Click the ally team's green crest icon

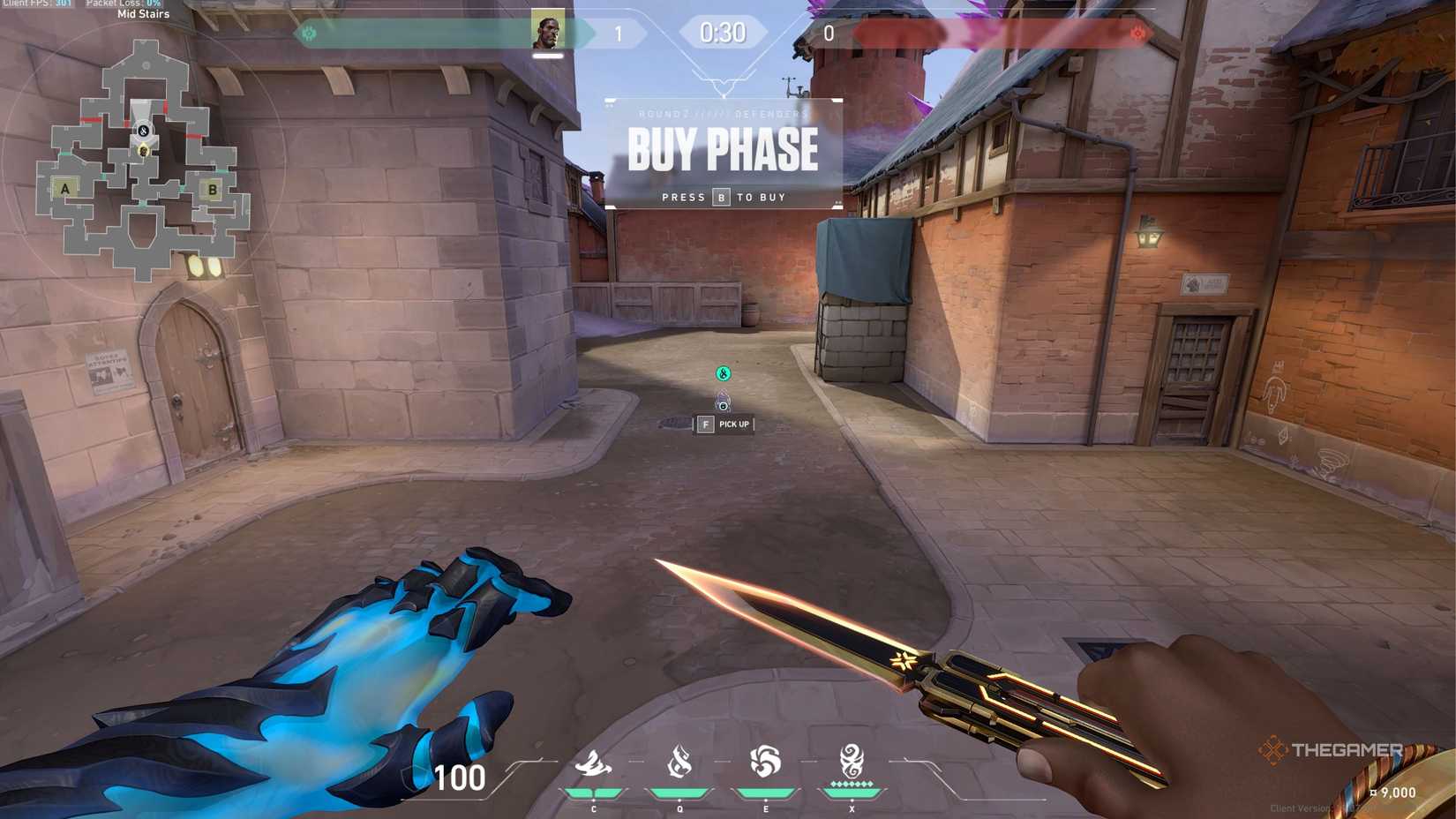[310, 34]
